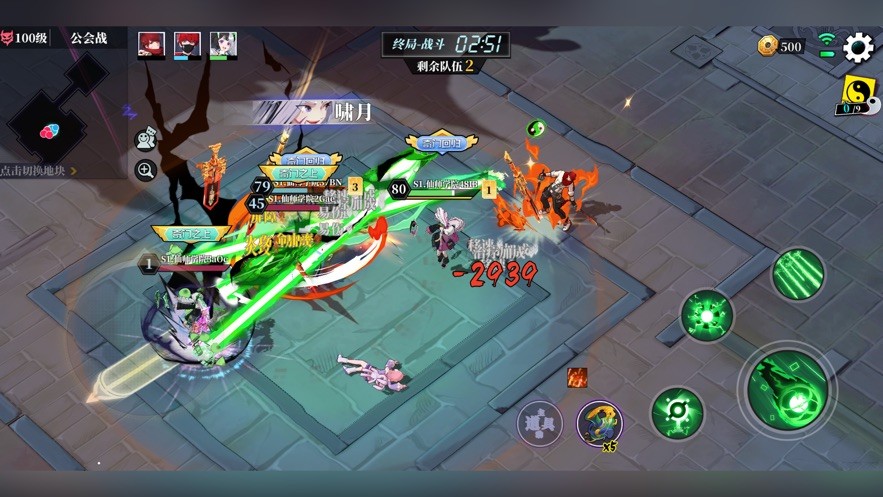Open the 道具 item button
883x497 pixels.
[539, 423]
